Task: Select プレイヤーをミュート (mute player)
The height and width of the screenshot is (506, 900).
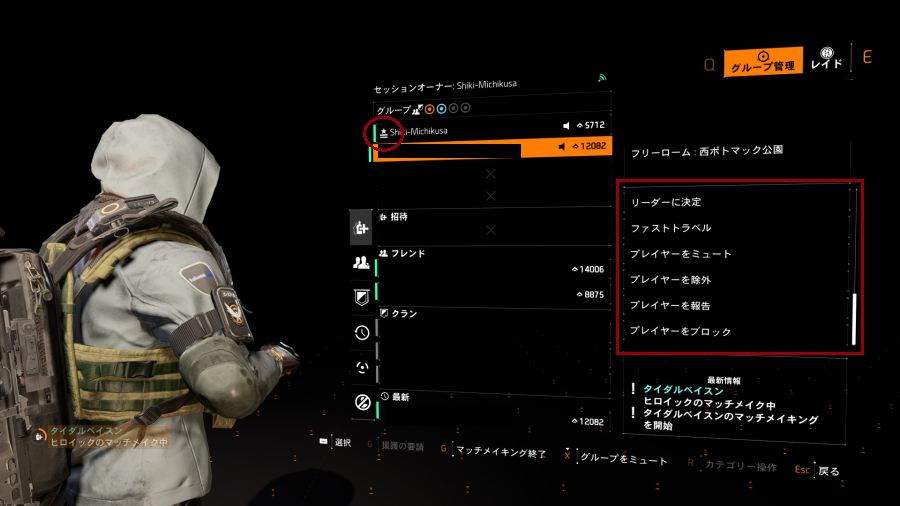Action: (680, 254)
